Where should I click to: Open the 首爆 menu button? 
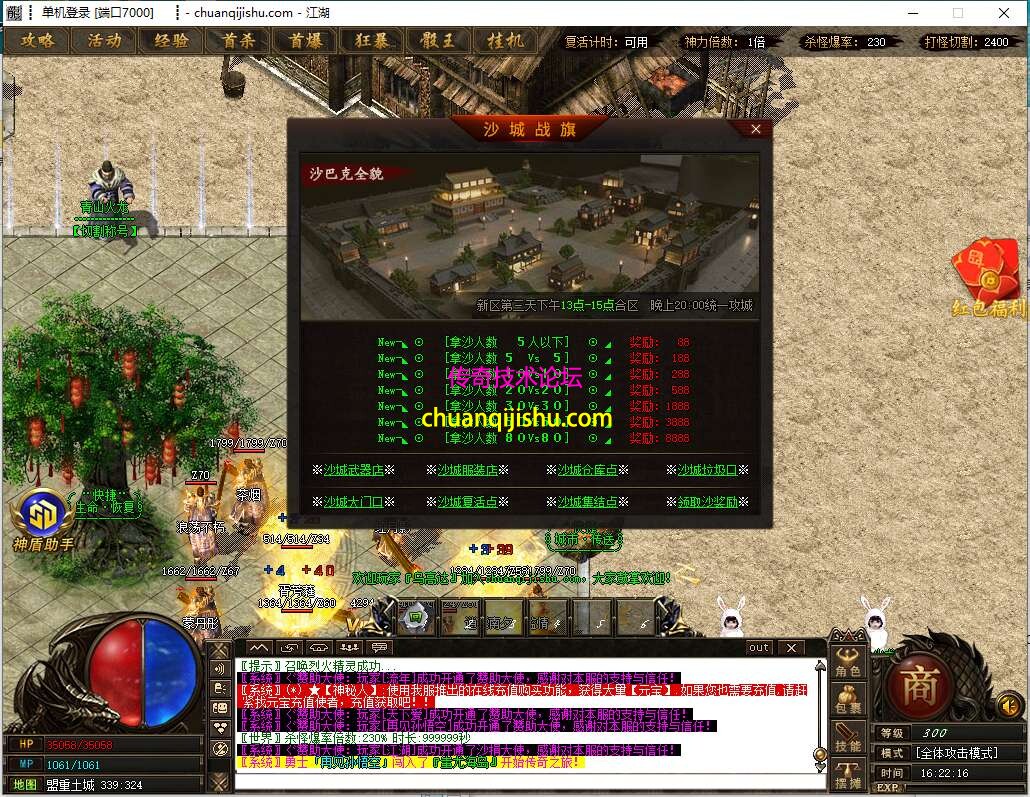coord(305,41)
